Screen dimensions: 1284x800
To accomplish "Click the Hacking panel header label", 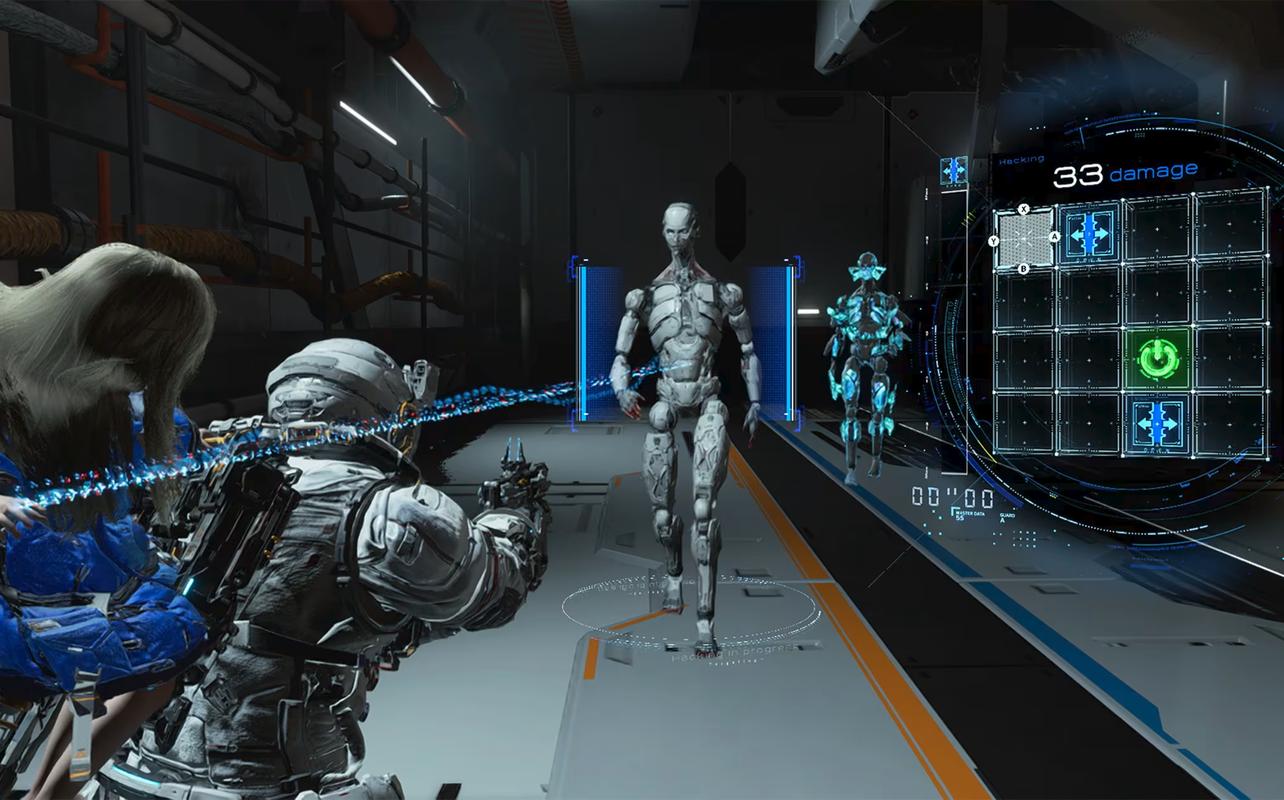I will [x=1020, y=158].
